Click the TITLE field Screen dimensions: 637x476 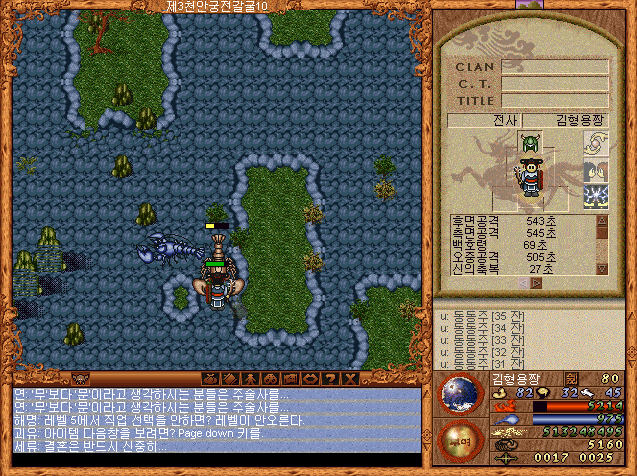click(555, 101)
